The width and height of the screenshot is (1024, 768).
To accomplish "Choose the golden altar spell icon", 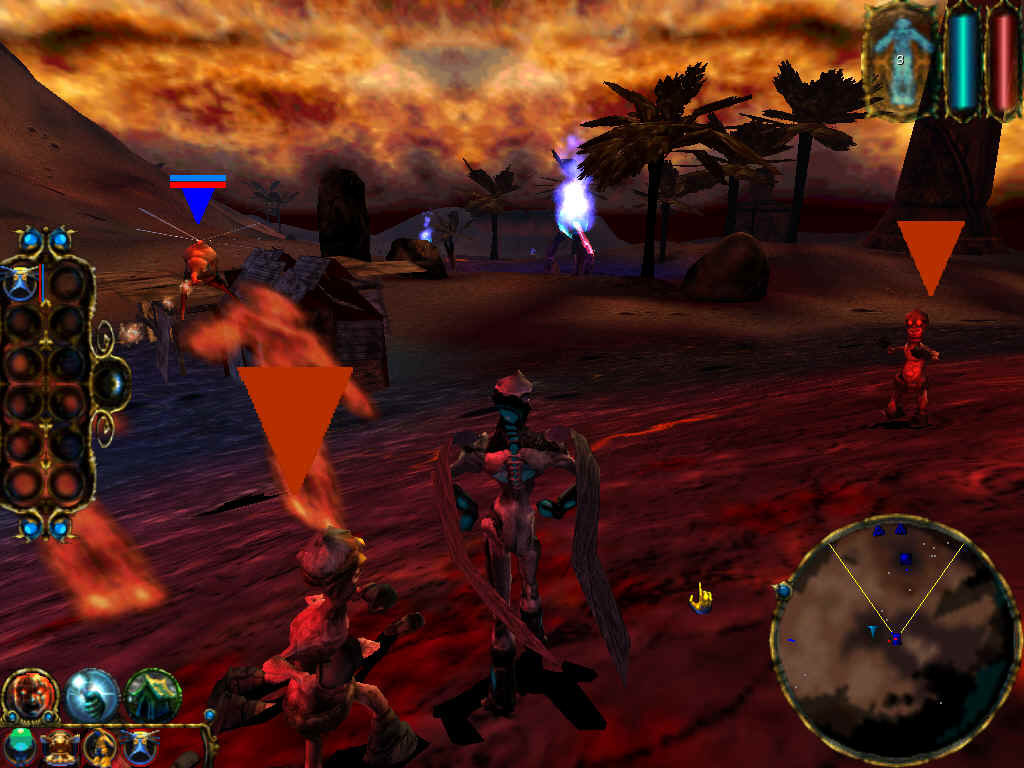I will 62,747.
